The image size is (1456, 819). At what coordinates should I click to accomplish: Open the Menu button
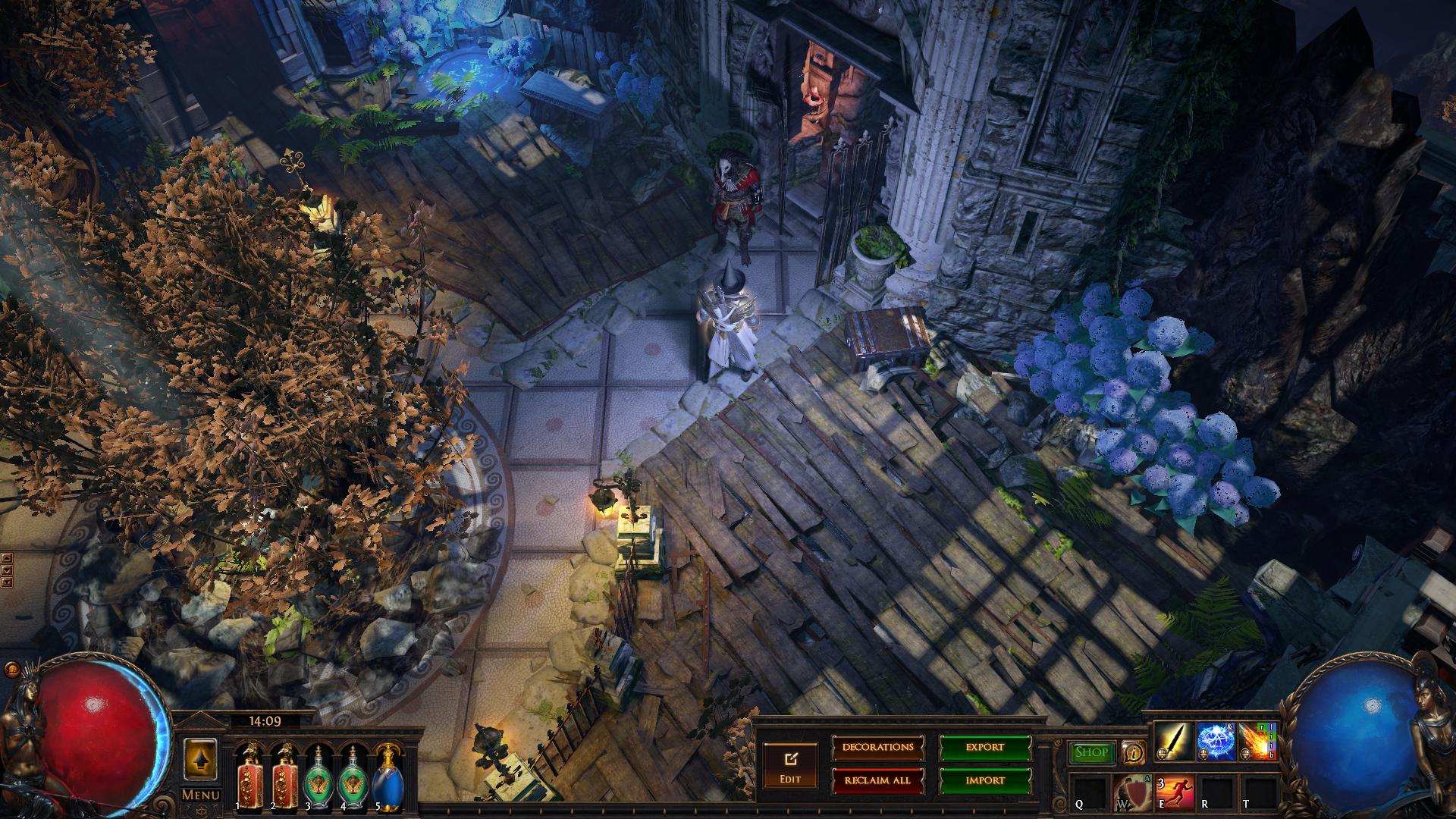point(200,795)
